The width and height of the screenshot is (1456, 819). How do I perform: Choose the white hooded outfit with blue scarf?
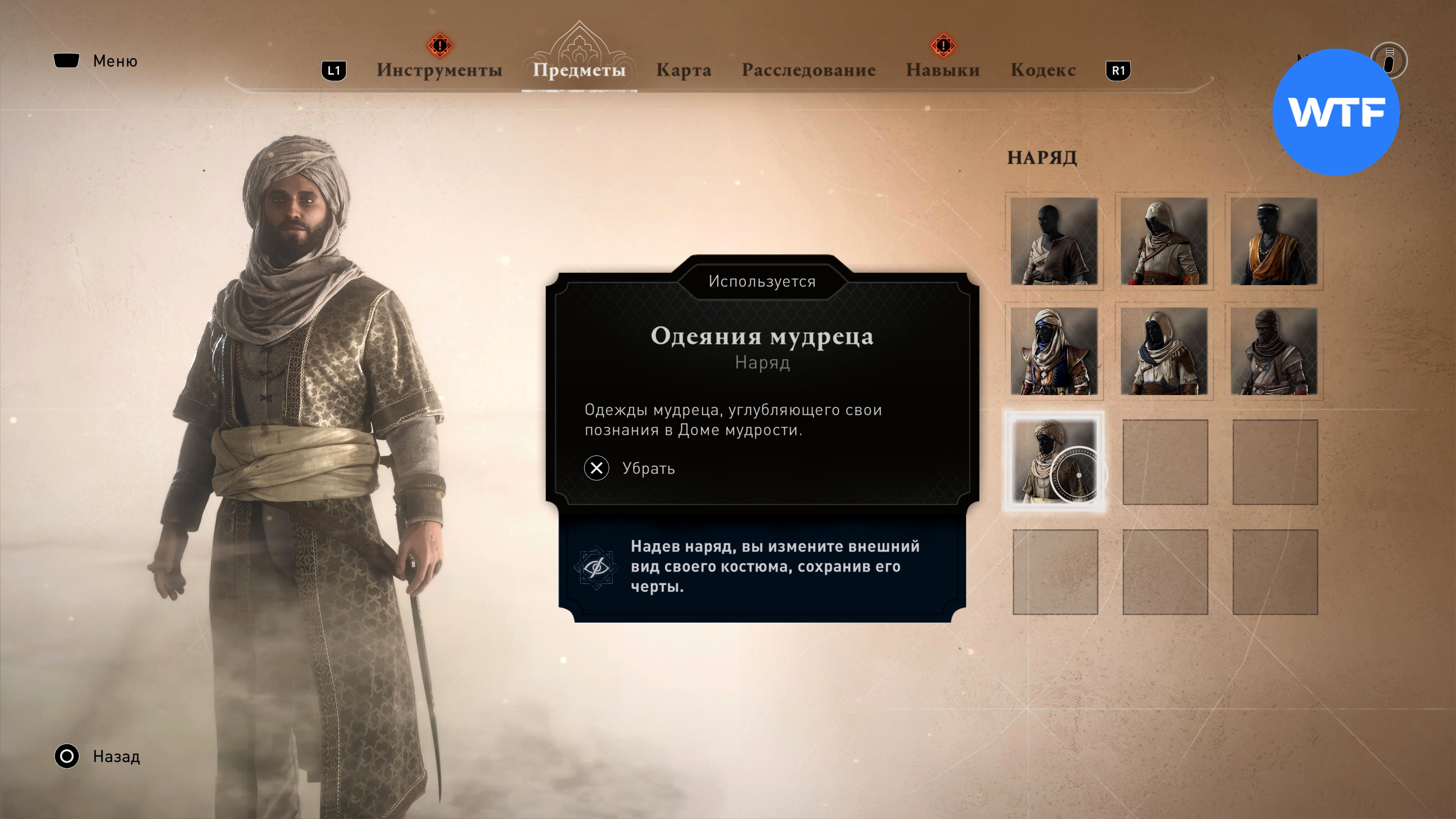(1164, 351)
